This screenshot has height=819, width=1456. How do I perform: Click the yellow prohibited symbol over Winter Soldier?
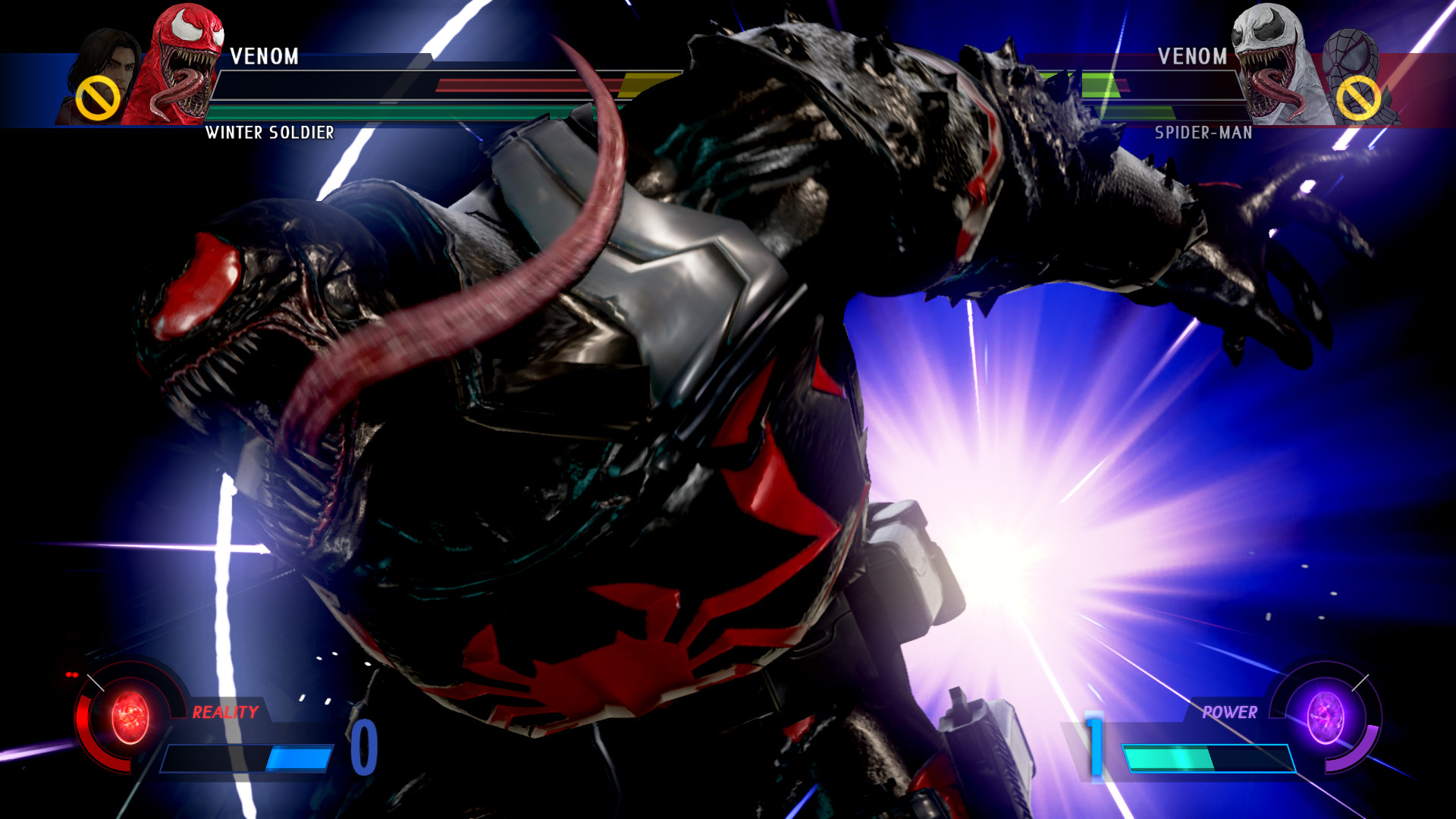click(x=97, y=97)
